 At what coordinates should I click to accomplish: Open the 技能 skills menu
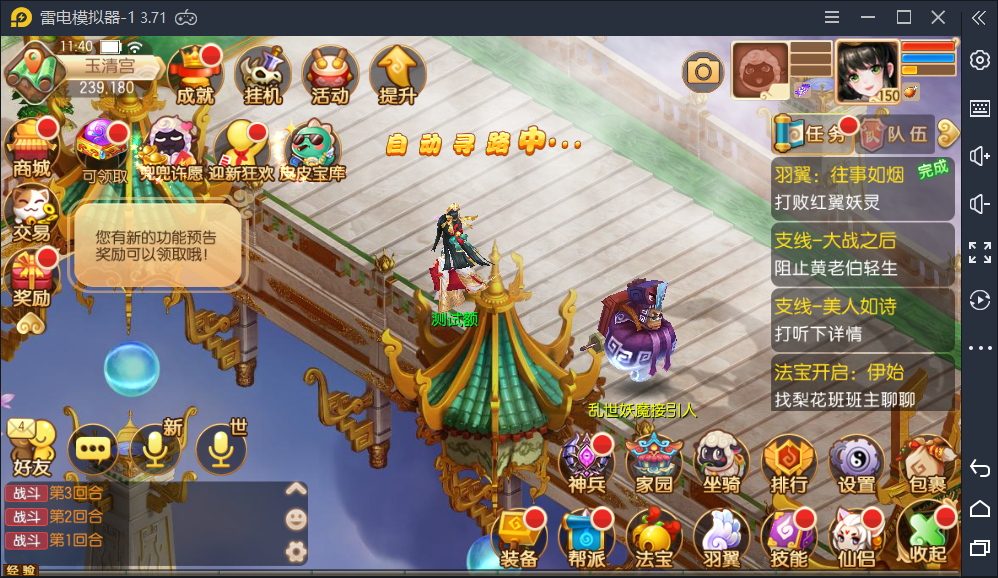point(789,538)
